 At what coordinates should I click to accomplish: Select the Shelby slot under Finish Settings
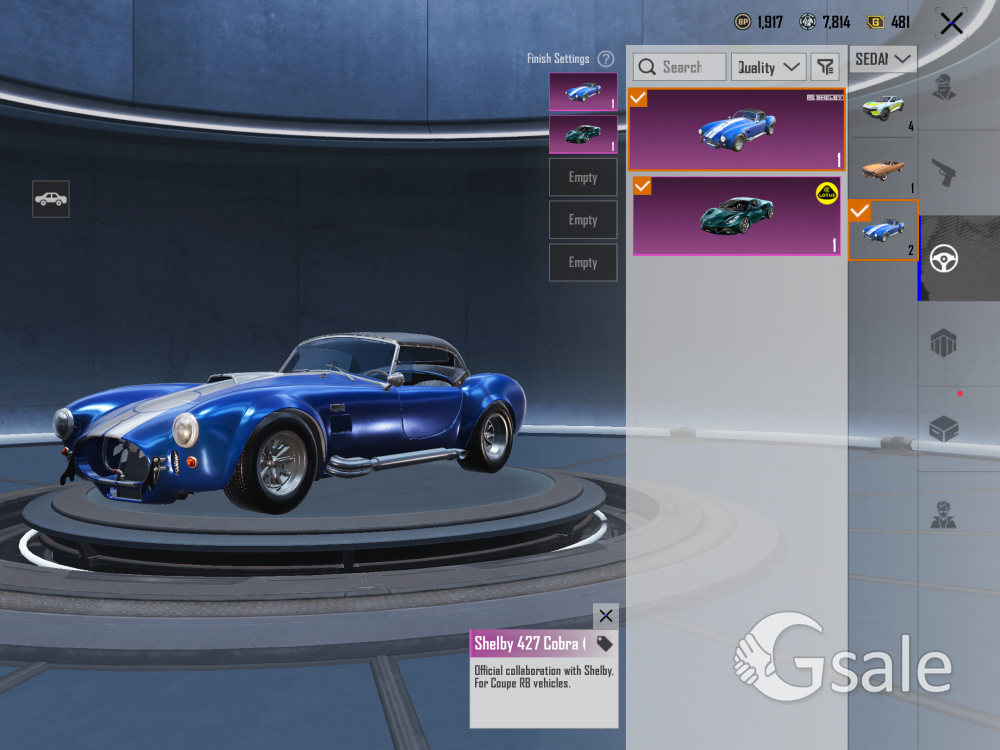coord(583,92)
